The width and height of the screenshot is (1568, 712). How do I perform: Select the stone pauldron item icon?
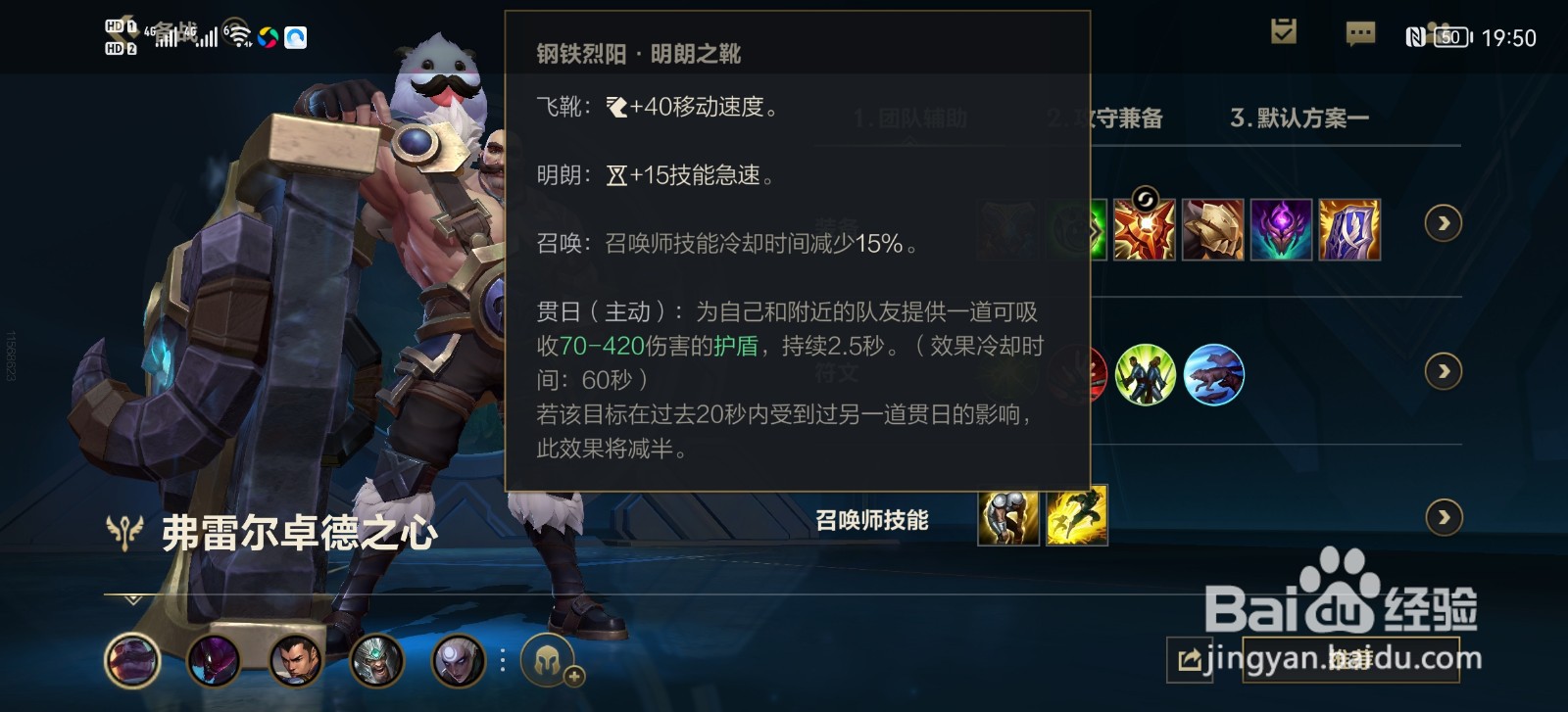(1212, 229)
